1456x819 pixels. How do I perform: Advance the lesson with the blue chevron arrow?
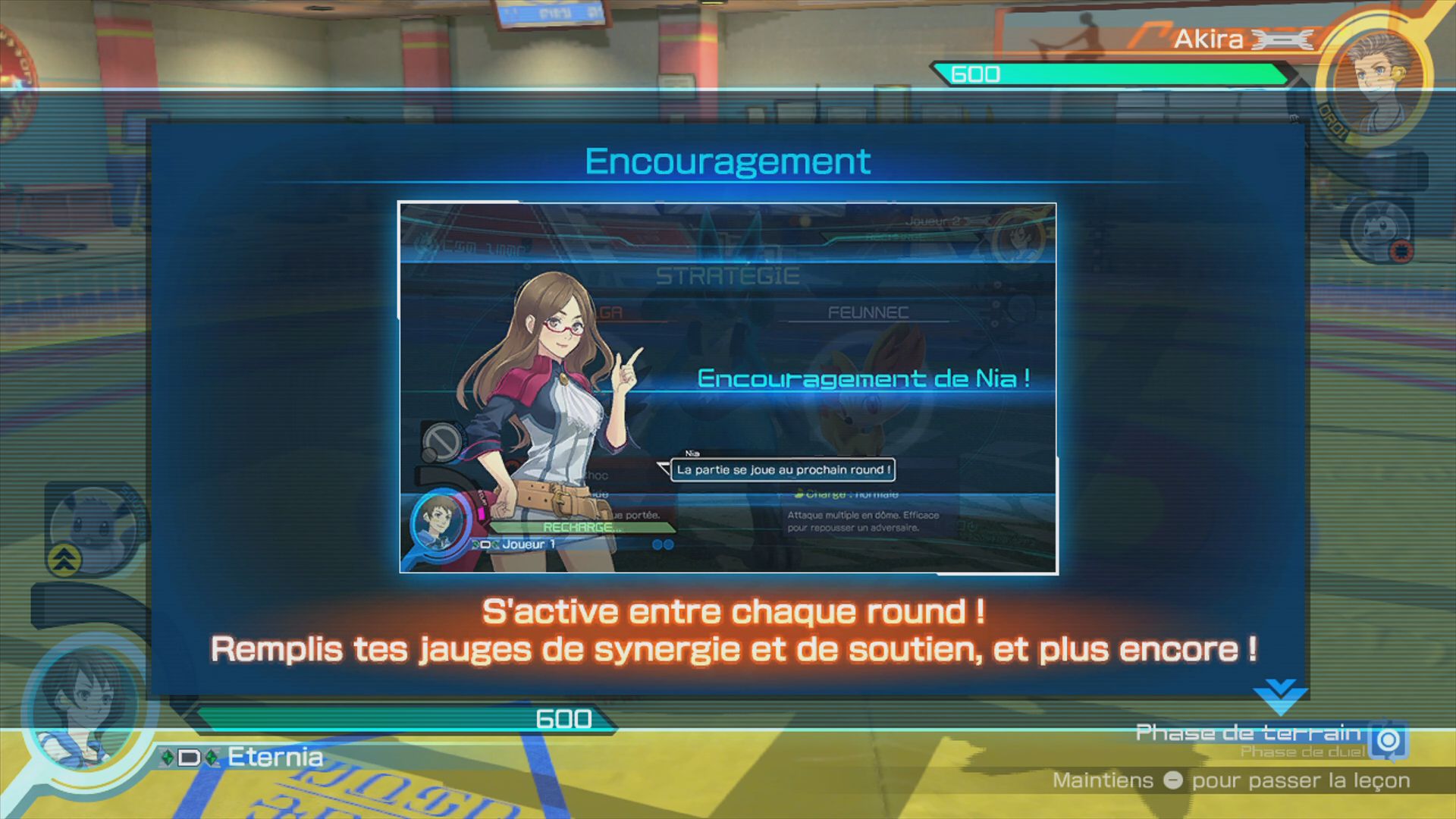pyautogui.click(x=1280, y=696)
